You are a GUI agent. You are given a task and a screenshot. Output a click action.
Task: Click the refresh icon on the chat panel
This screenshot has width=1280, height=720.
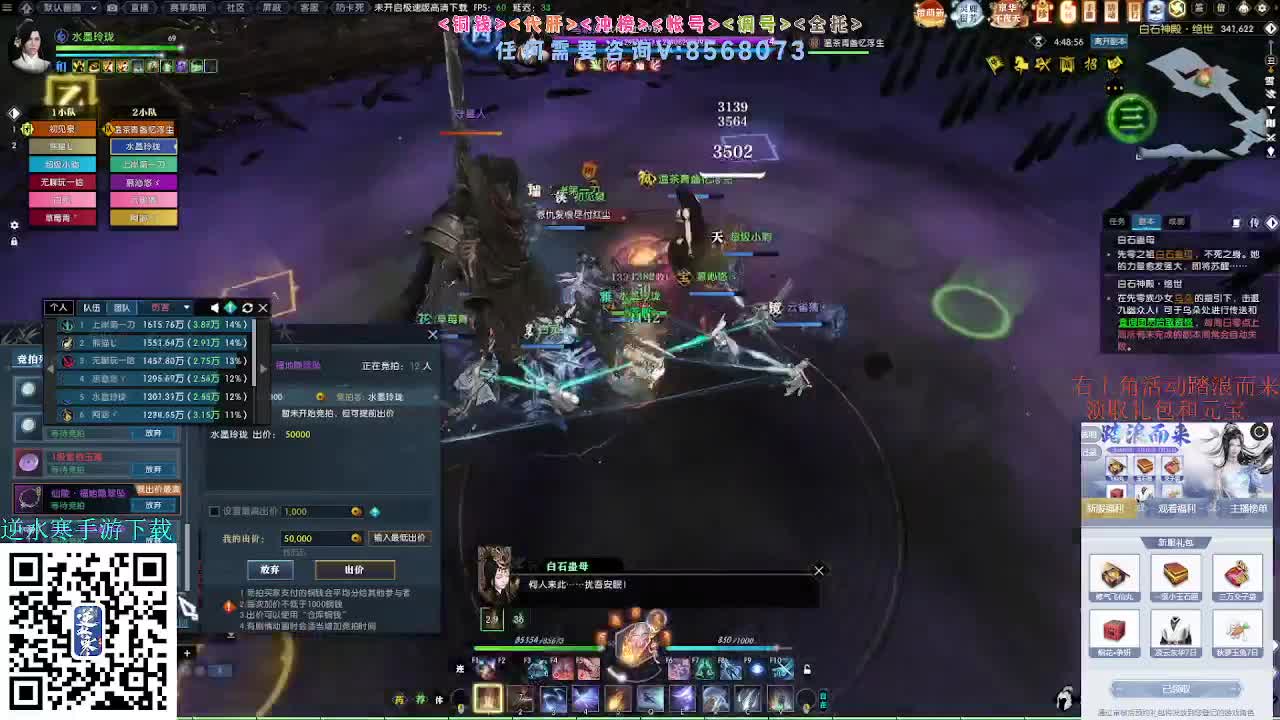click(x=247, y=307)
